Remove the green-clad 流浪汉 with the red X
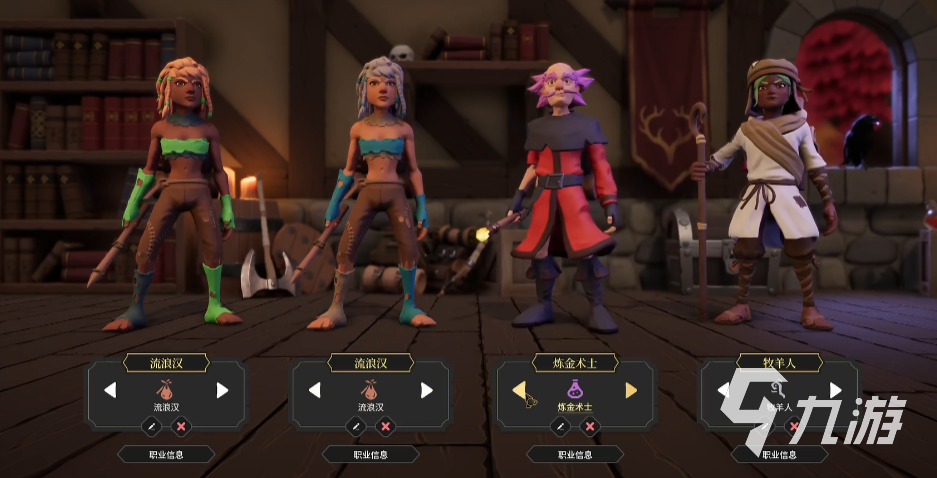 [181, 426]
